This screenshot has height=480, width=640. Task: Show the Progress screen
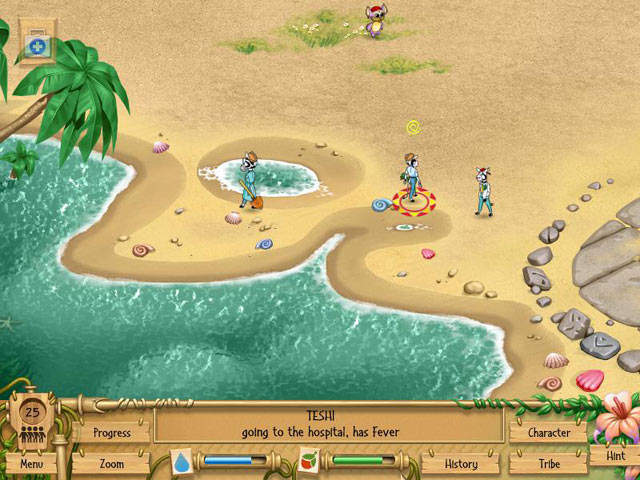point(112,433)
